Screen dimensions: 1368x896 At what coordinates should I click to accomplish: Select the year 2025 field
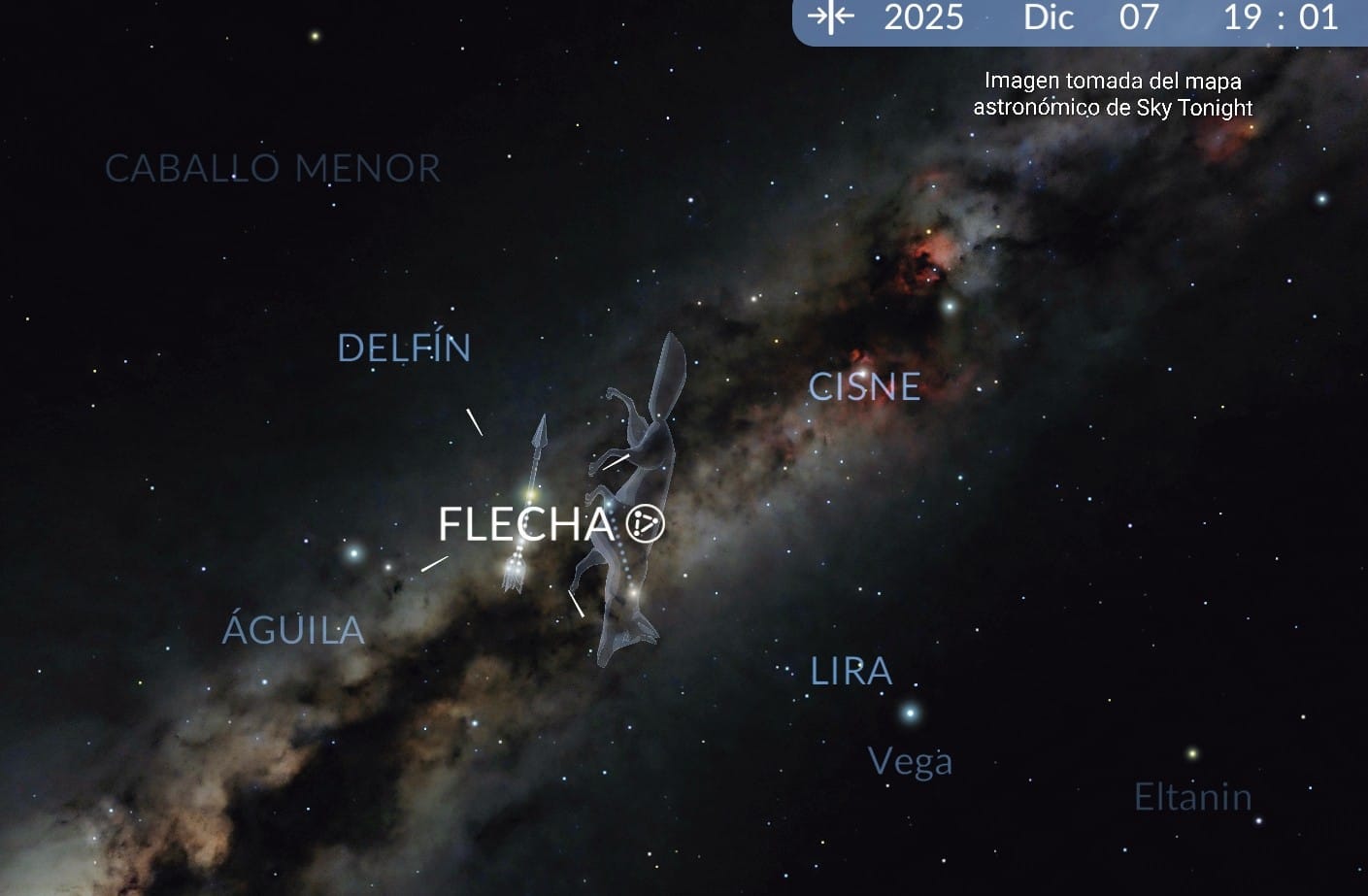pos(923,17)
